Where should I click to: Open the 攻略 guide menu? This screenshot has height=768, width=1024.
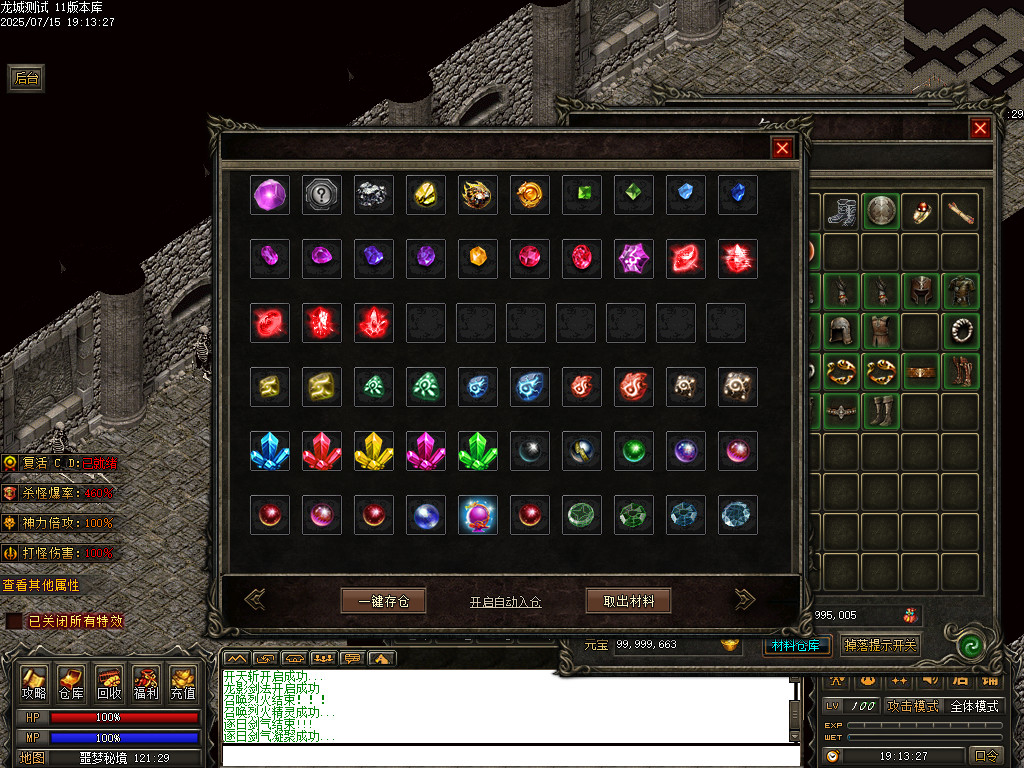(34, 683)
